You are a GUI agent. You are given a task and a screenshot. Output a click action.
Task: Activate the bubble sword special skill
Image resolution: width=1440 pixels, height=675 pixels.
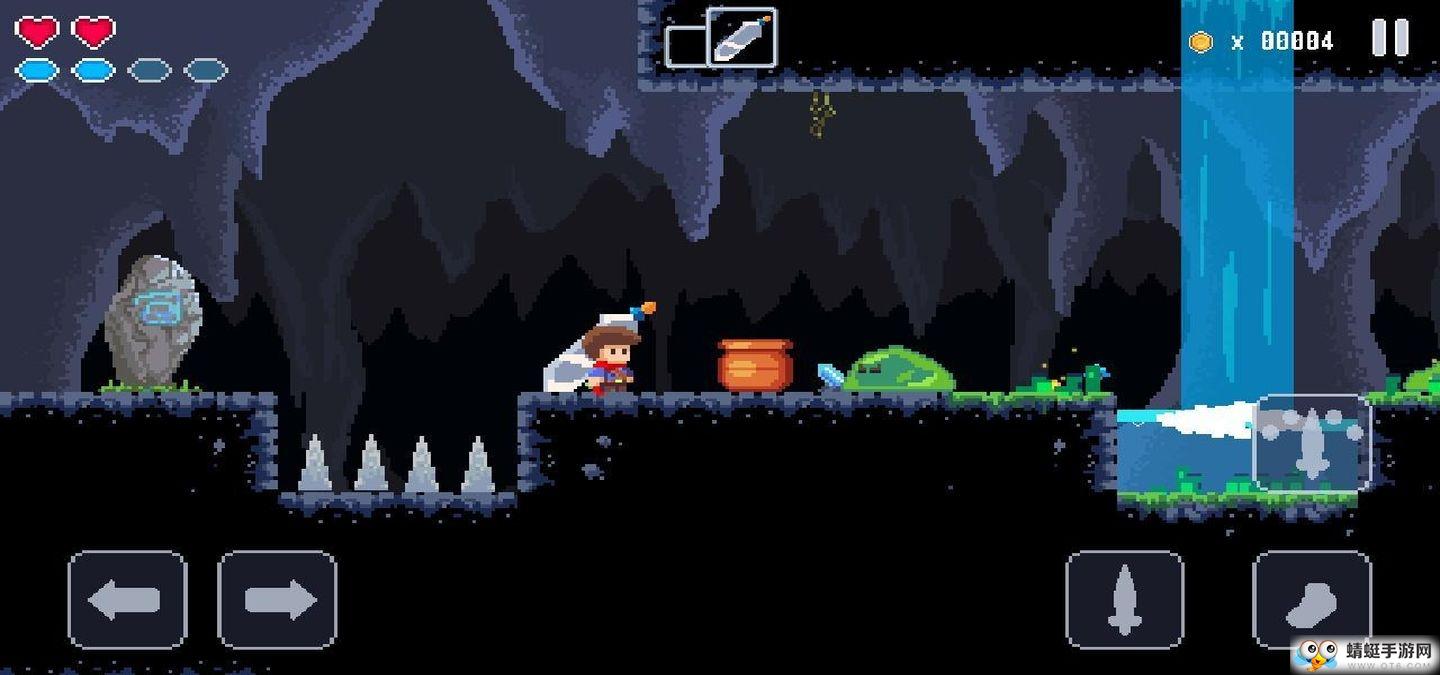pos(1311,443)
